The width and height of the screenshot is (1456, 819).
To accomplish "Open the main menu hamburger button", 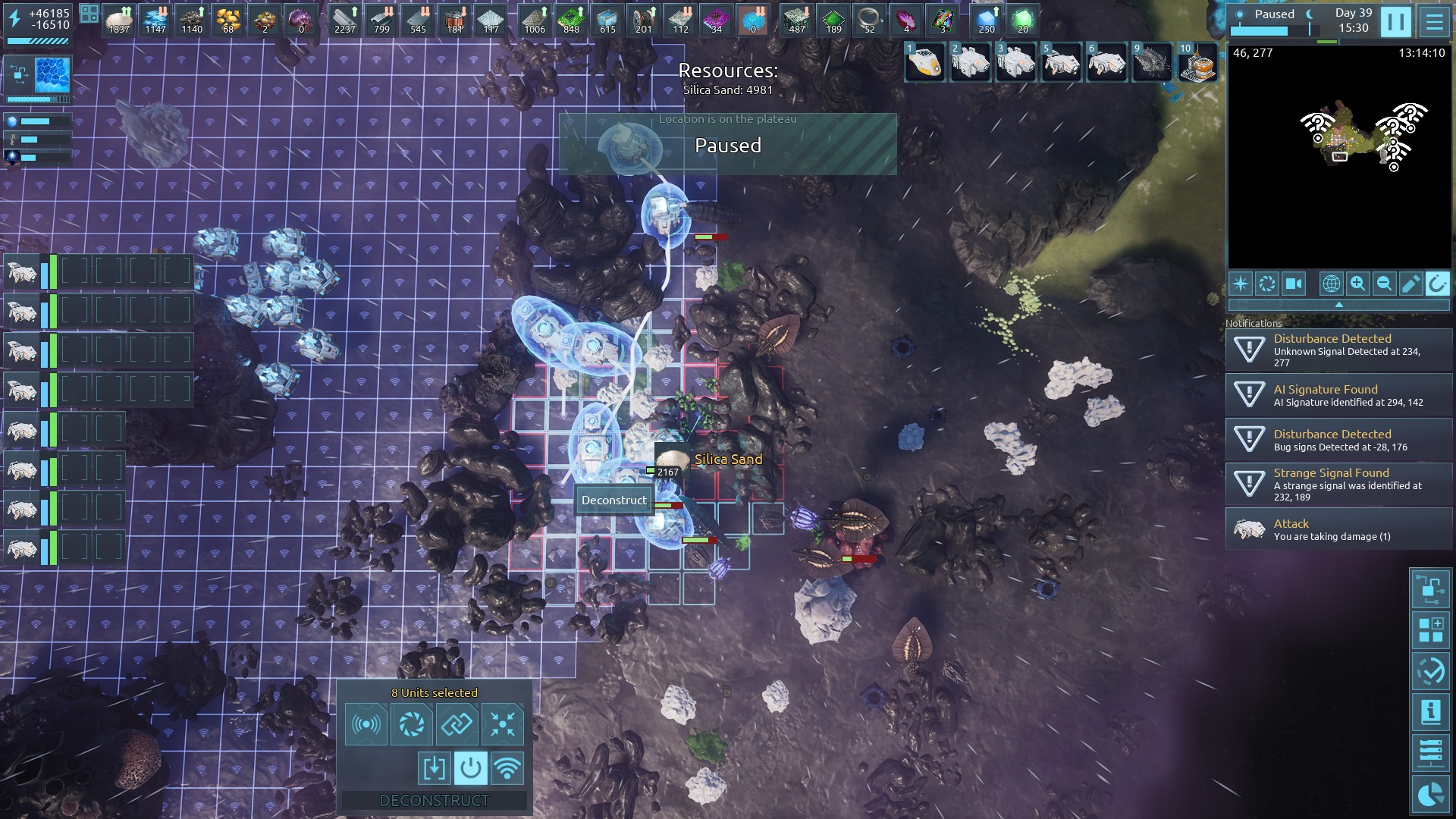I will (x=1434, y=22).
